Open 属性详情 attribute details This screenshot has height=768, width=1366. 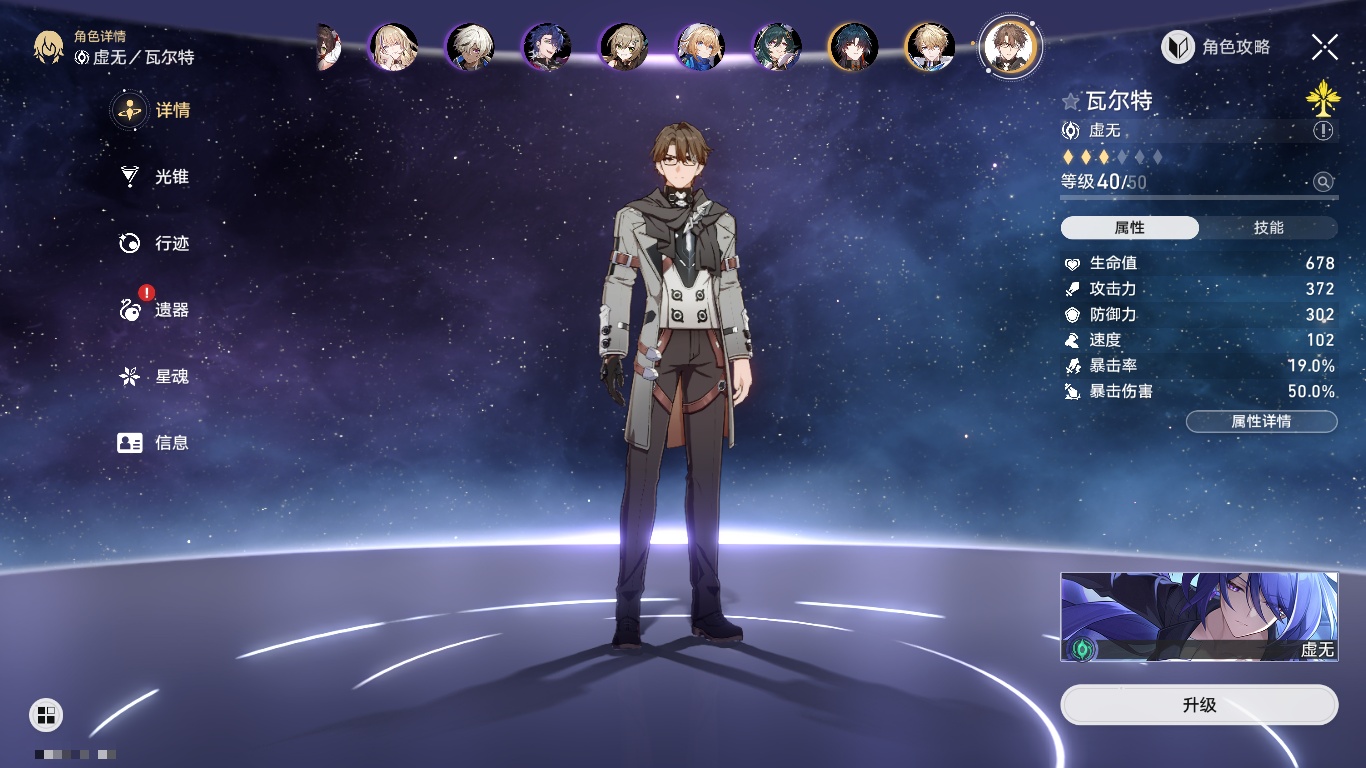coord(1261,421)
